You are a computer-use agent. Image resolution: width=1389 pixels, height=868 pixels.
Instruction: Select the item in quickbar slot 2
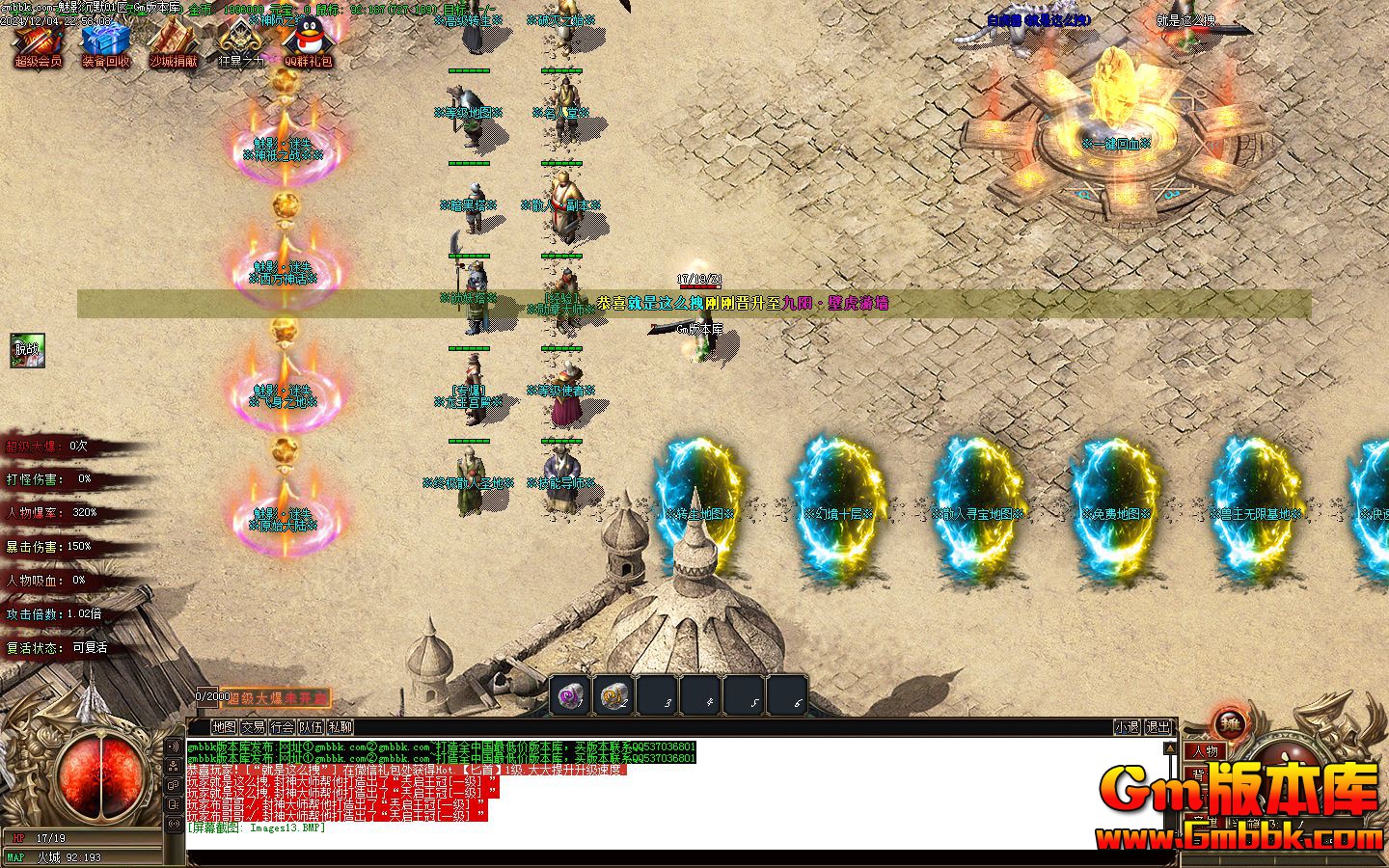614,696
